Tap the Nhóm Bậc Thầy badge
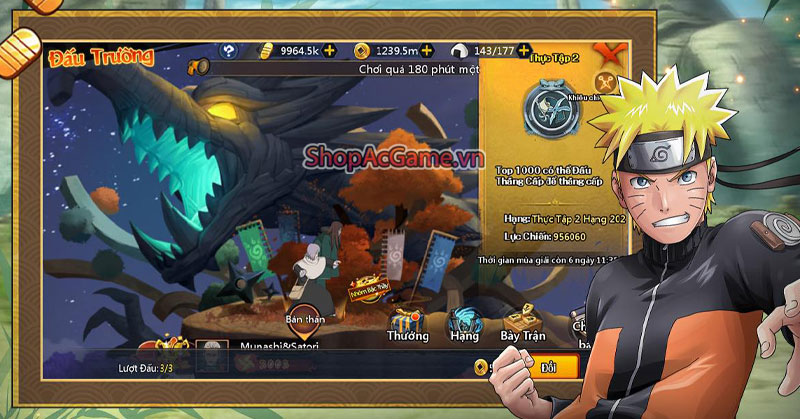Screen dimensions: 800x419 tap(366, 290)
